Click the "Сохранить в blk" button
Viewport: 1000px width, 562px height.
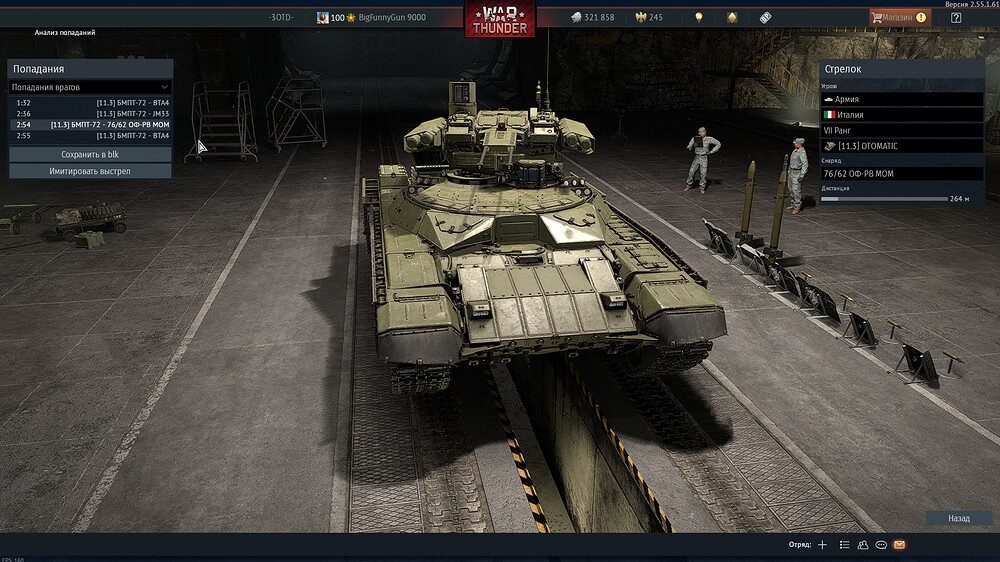point(90,155)
